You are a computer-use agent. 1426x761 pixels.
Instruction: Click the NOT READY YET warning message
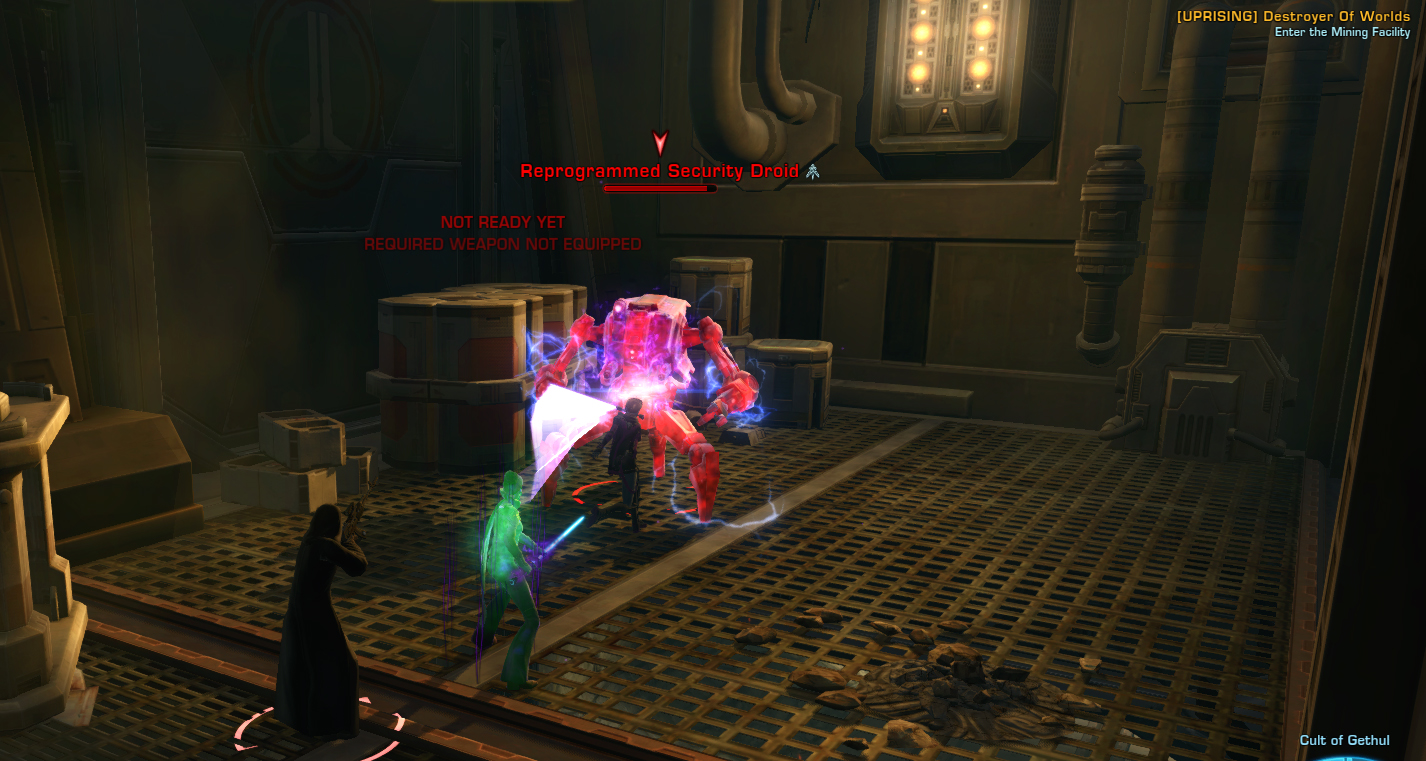tap(501, 222)
